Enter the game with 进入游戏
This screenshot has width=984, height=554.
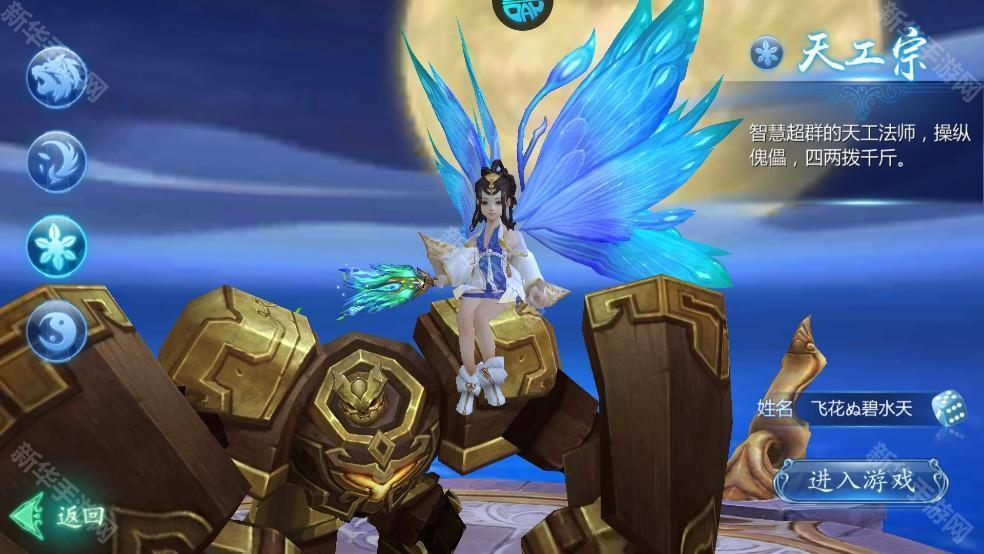tap(859, 481)
